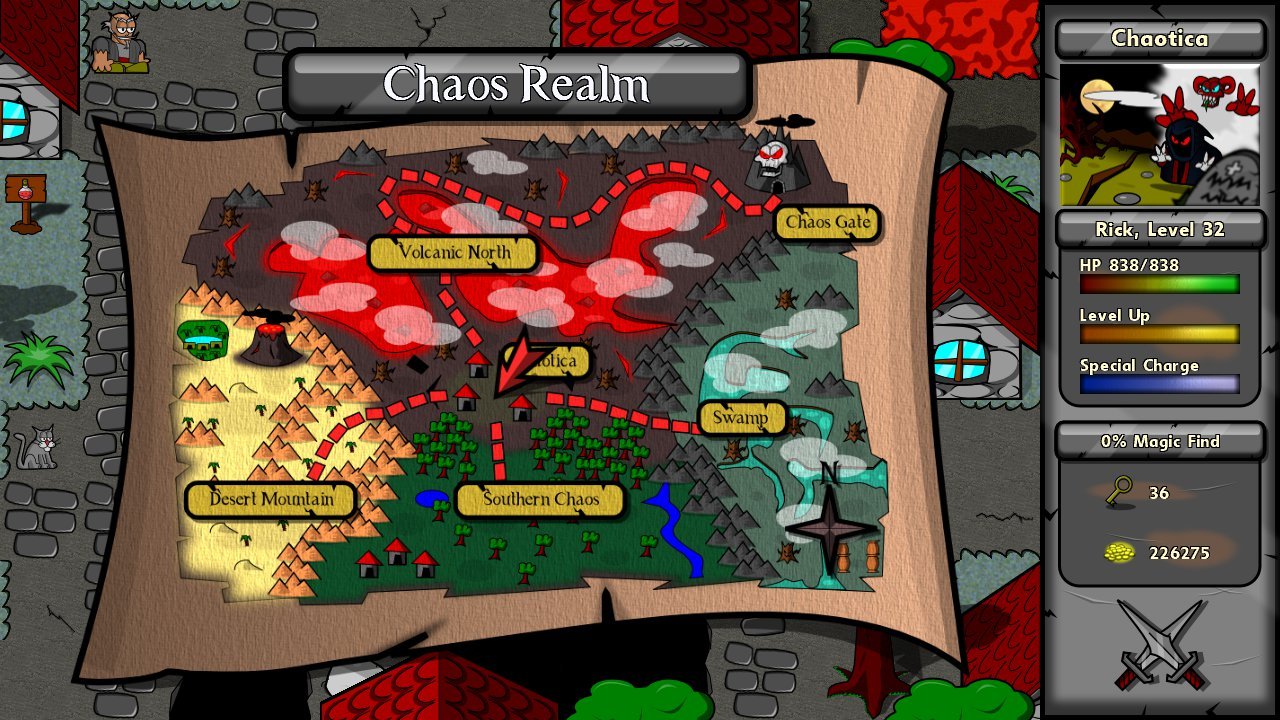Click the gold coins icon next to 226275
The width and height of the screenshot is (1280, 720).
[x=1120, y=553]
